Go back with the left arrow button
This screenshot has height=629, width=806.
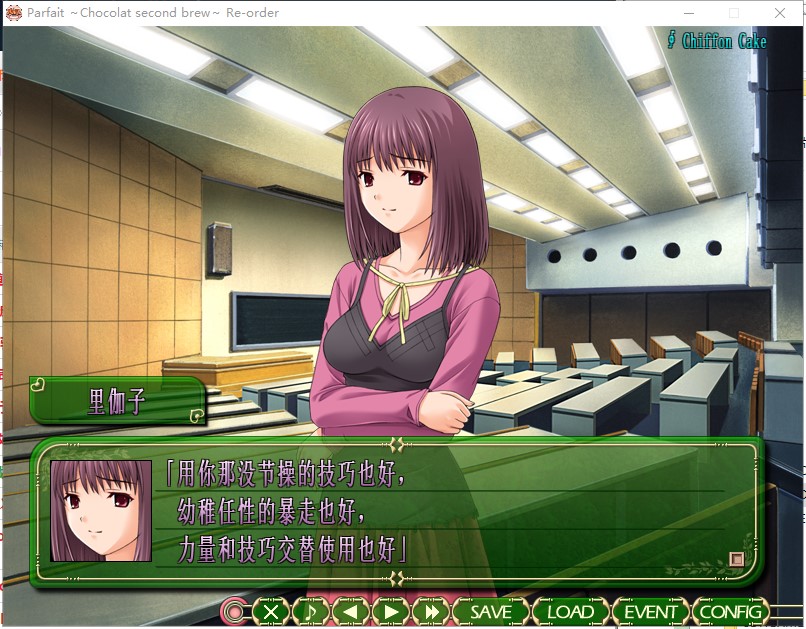(351, 611)
